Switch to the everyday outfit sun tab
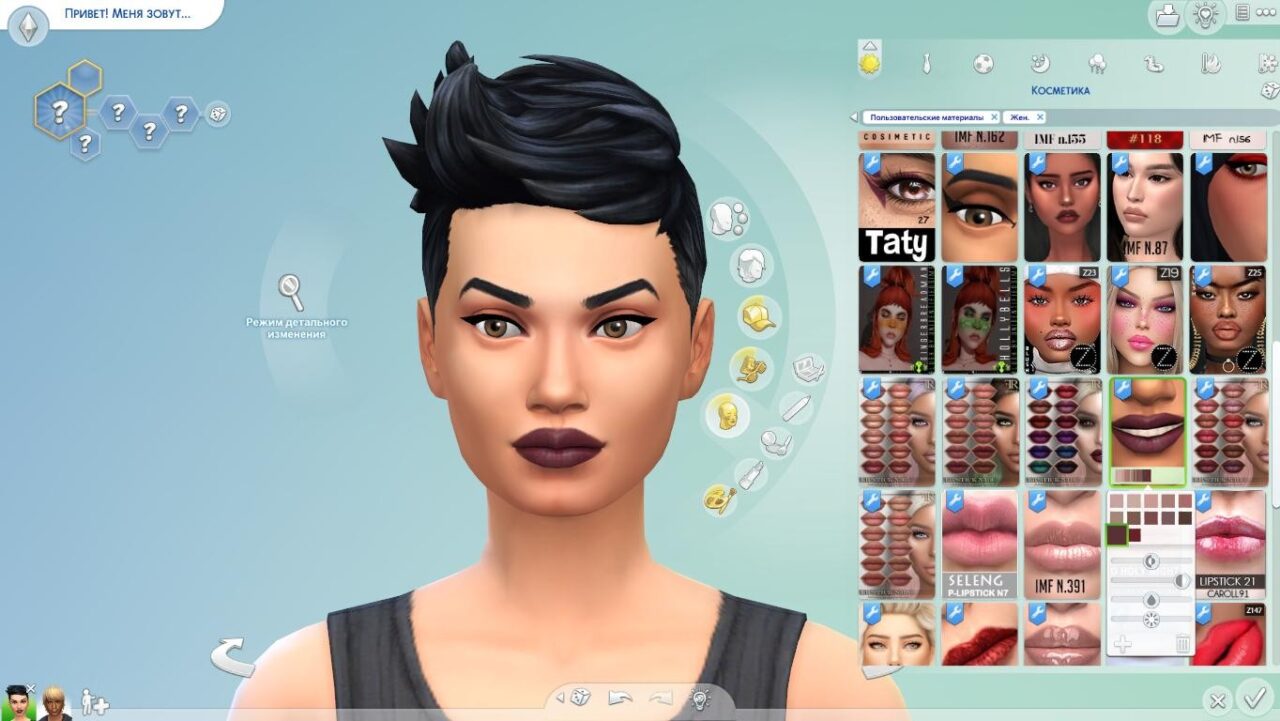 click(x=870, y=63)
